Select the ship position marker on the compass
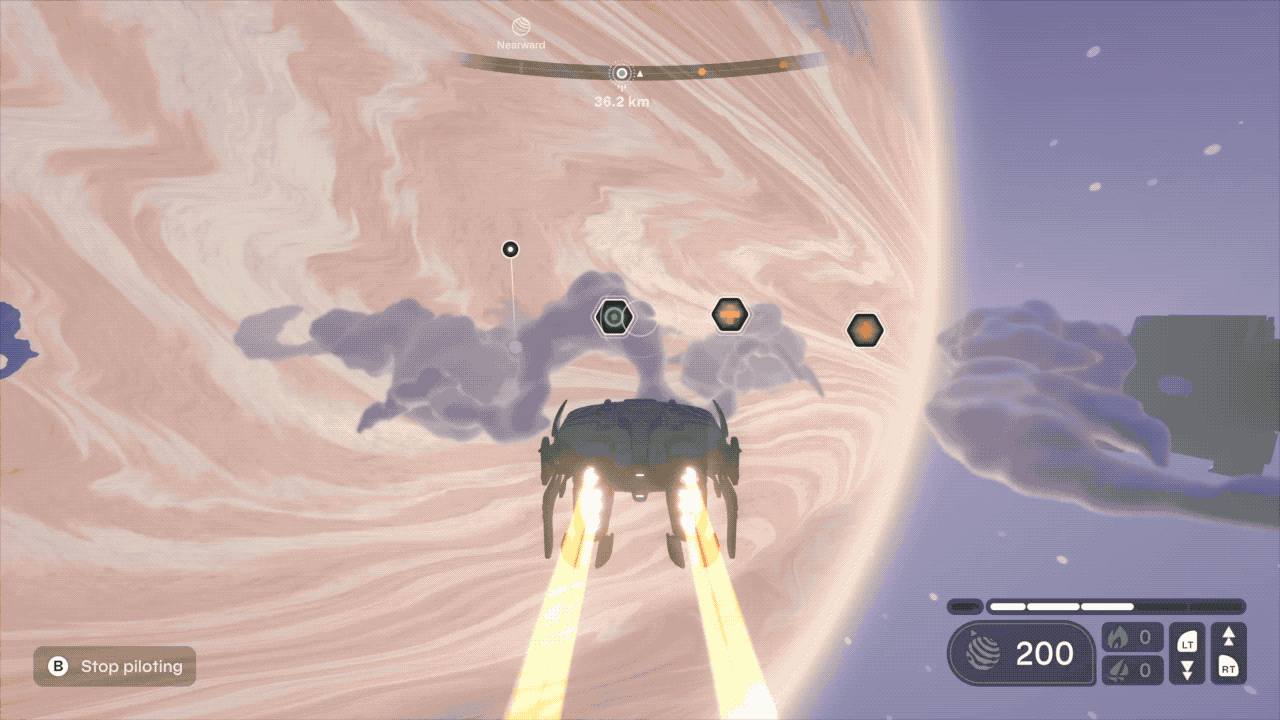This screenshot has height=720, width=1280. (x=621, y=72)
